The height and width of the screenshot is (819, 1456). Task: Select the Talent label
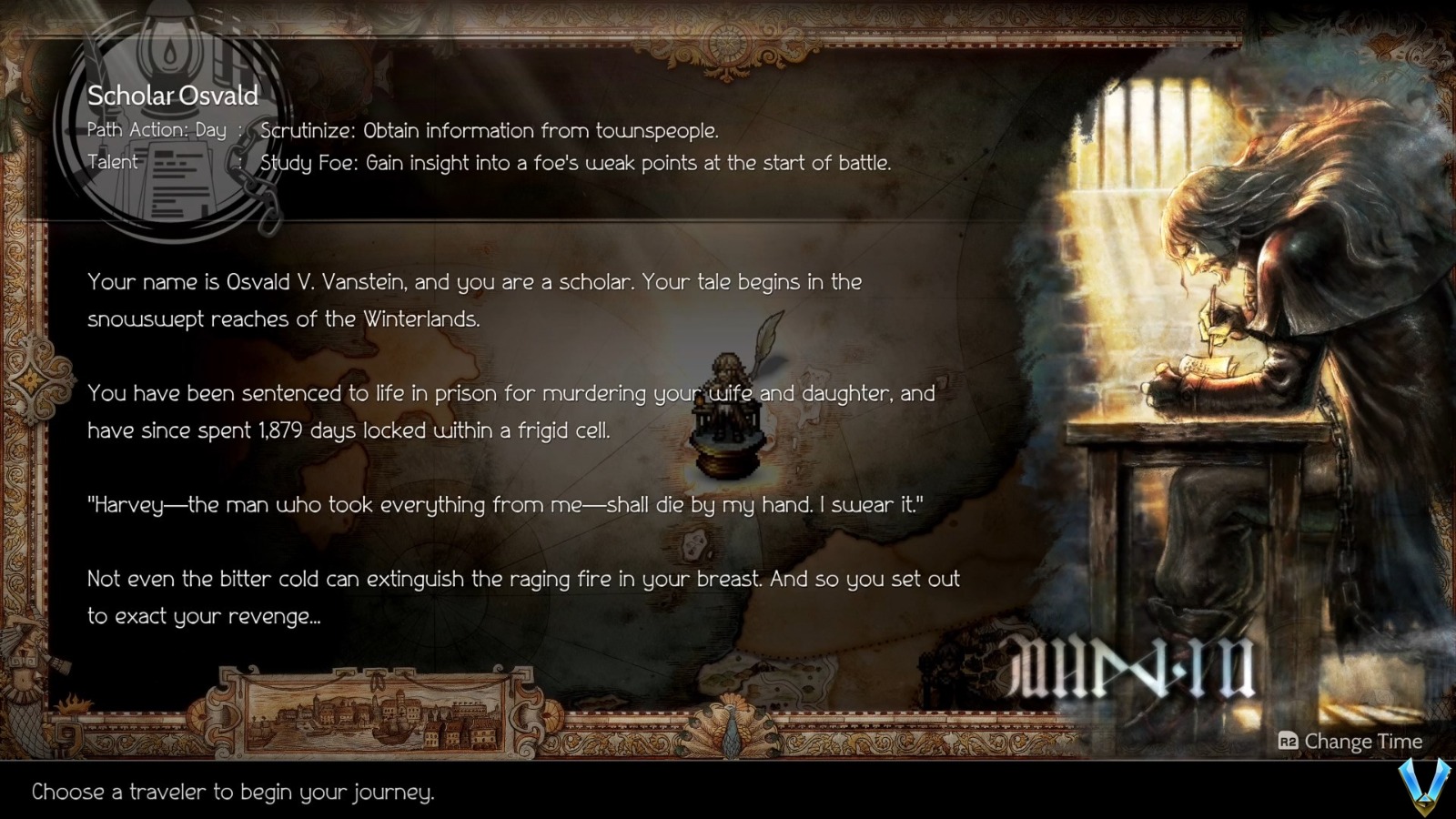[x=114, y=162]
